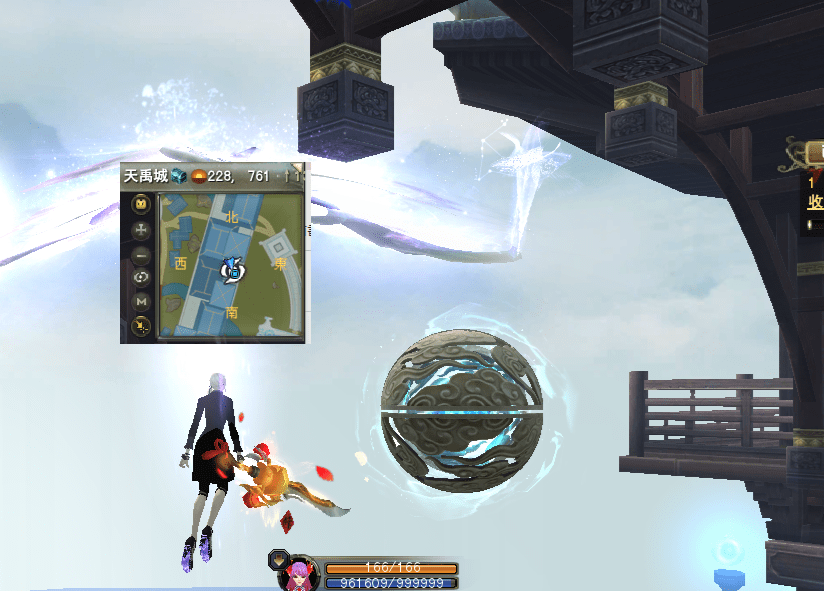Open the treasure chest icon beside 天禹城
Image resolution: width=824 pixels, height=591 pixels.
coord(177,176)
